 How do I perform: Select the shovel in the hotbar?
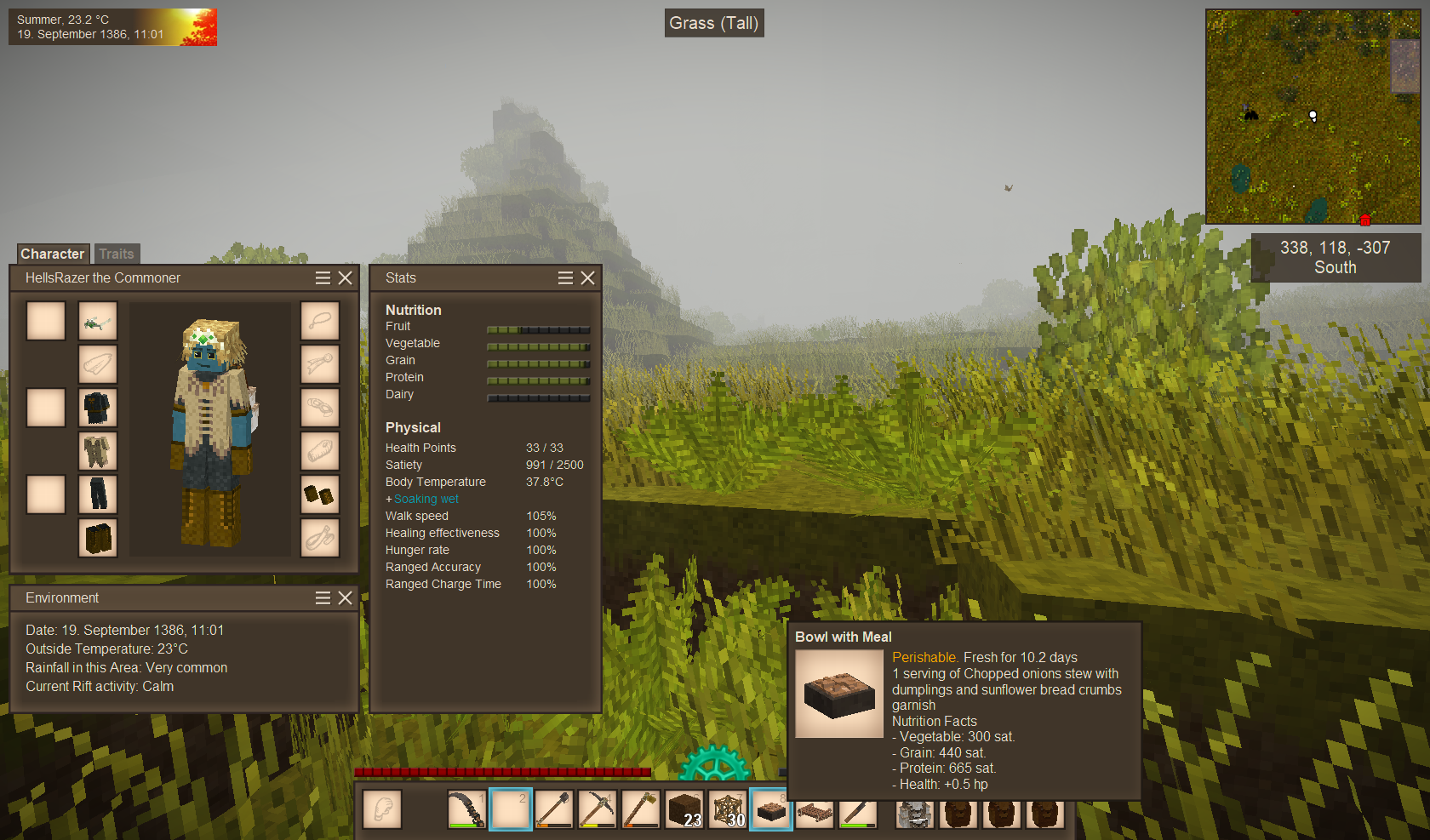(554, 809)
